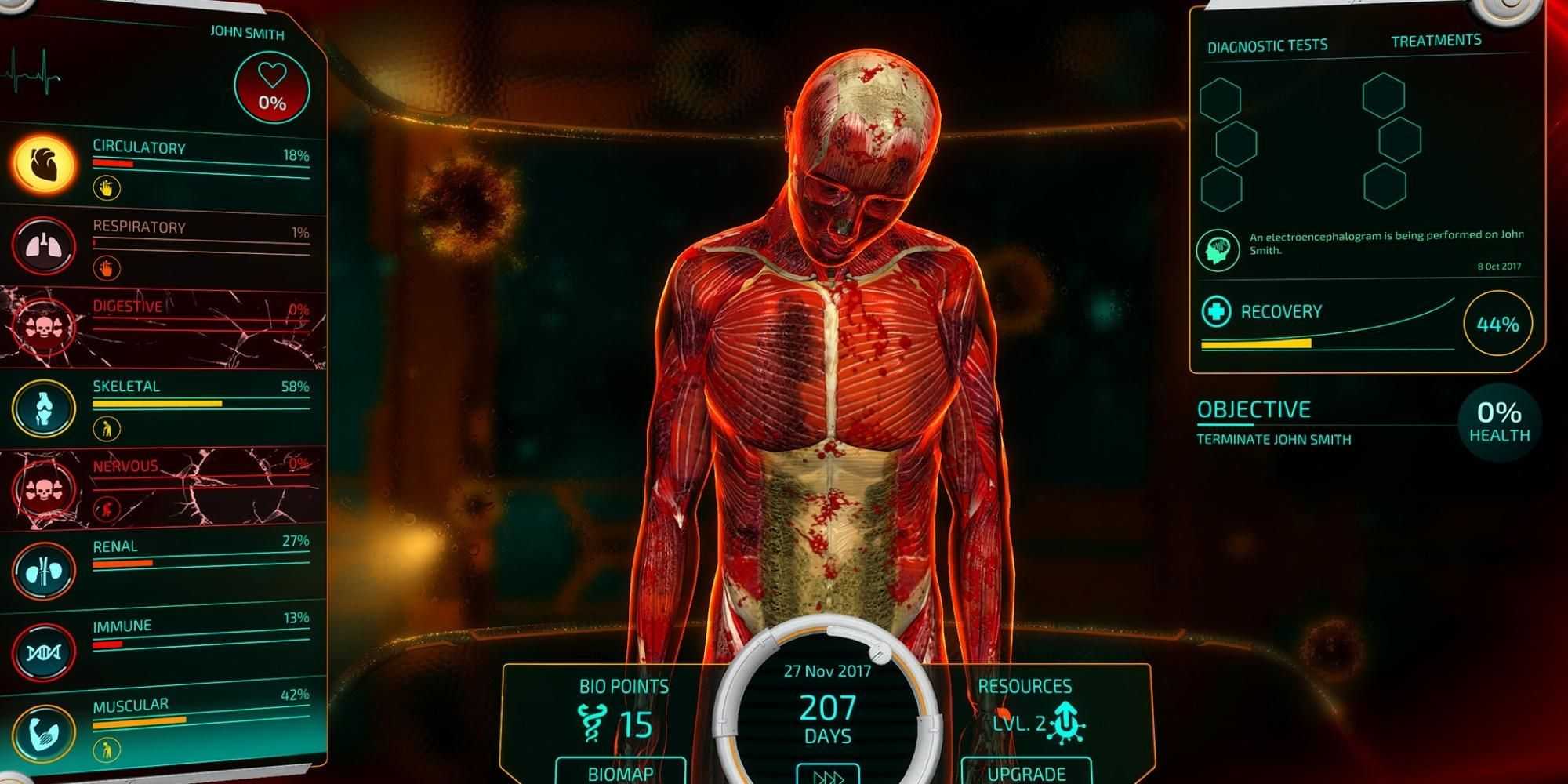Select the Immune system DNA icon
1568x784 pixels.
tap(44, 652)
